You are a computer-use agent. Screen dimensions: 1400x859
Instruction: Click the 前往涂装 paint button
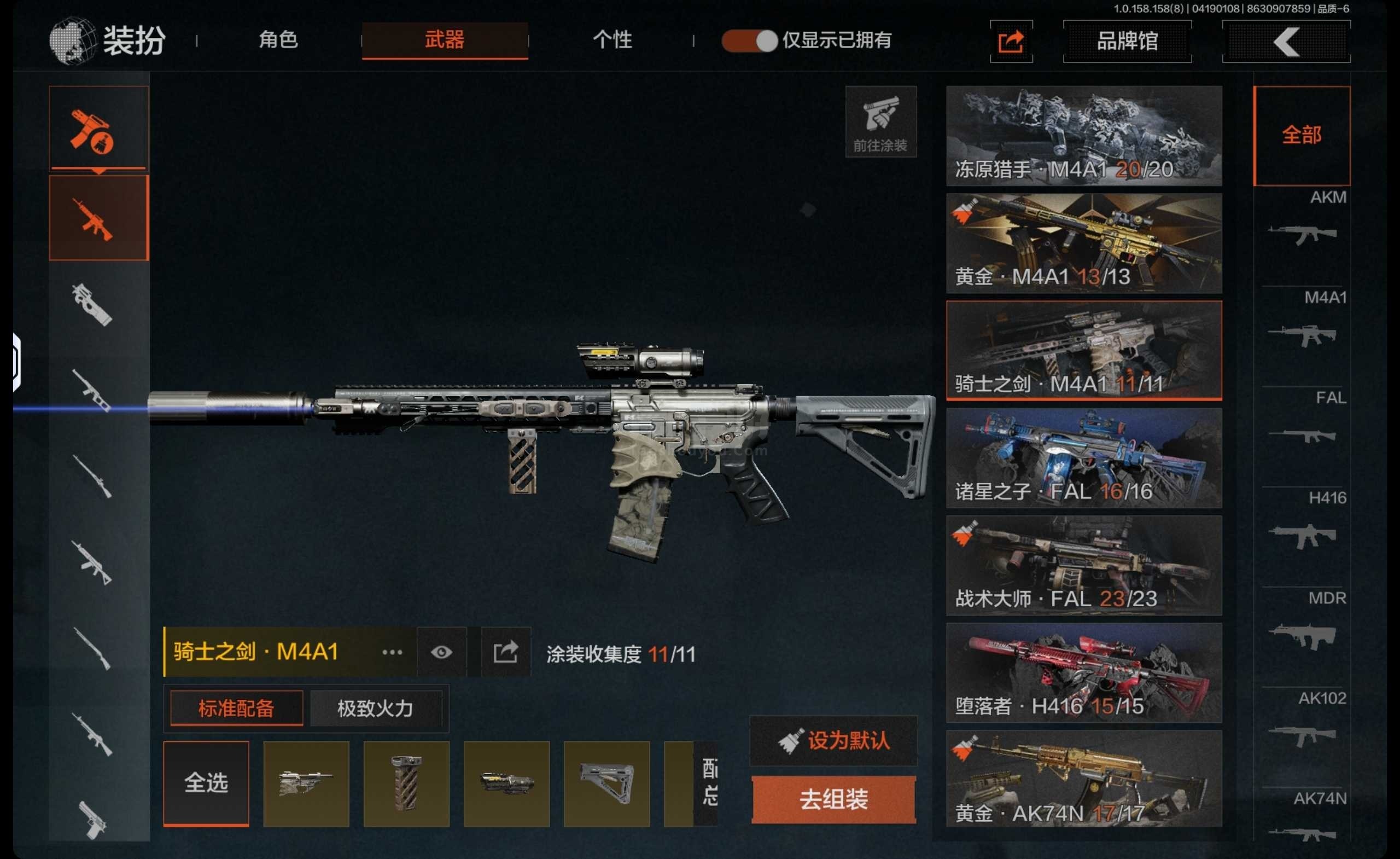(x=880, y=121)
